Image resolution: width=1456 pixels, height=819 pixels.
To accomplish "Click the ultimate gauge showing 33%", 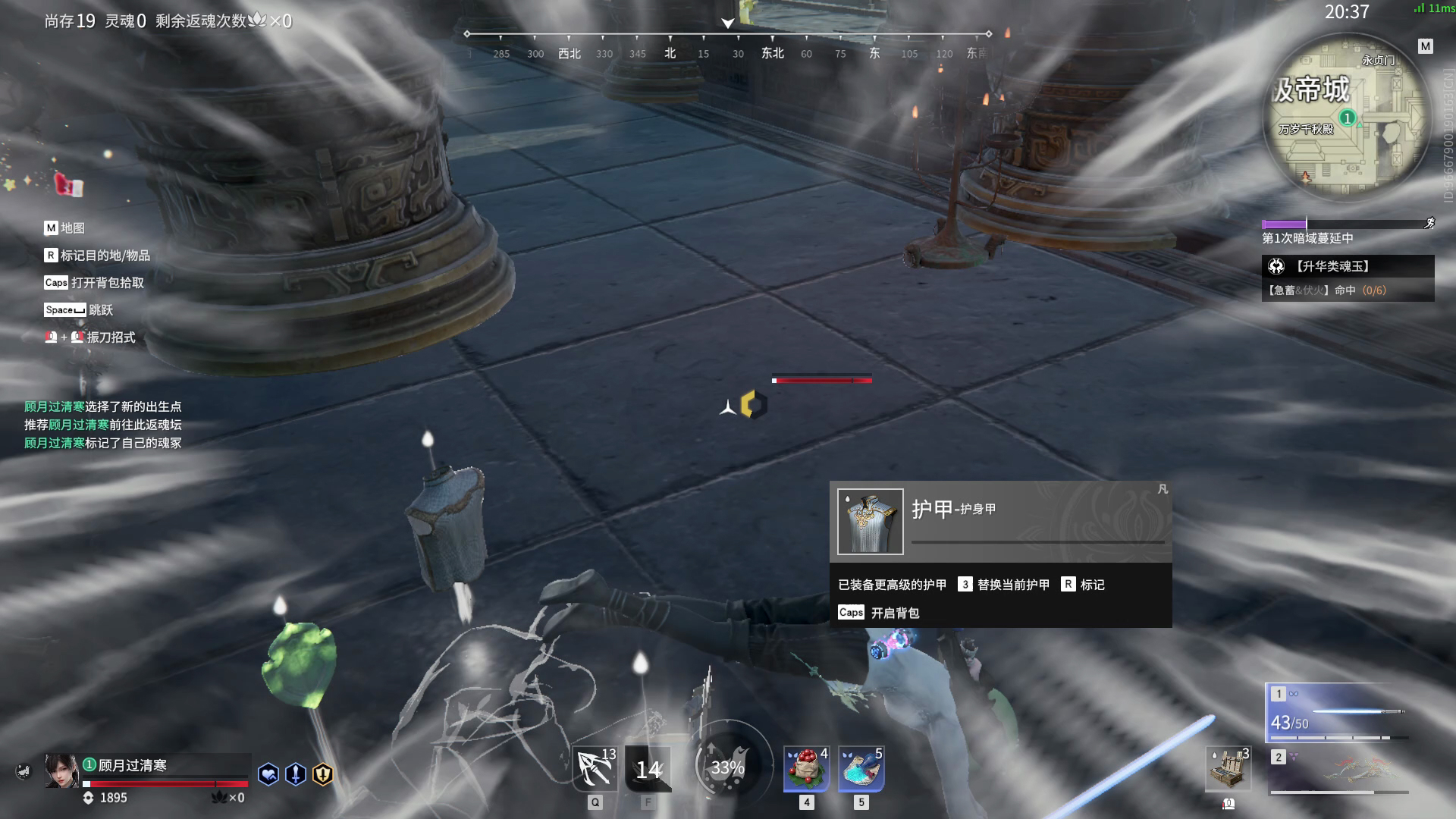I will pyautogui.click(x=727, y=767).
